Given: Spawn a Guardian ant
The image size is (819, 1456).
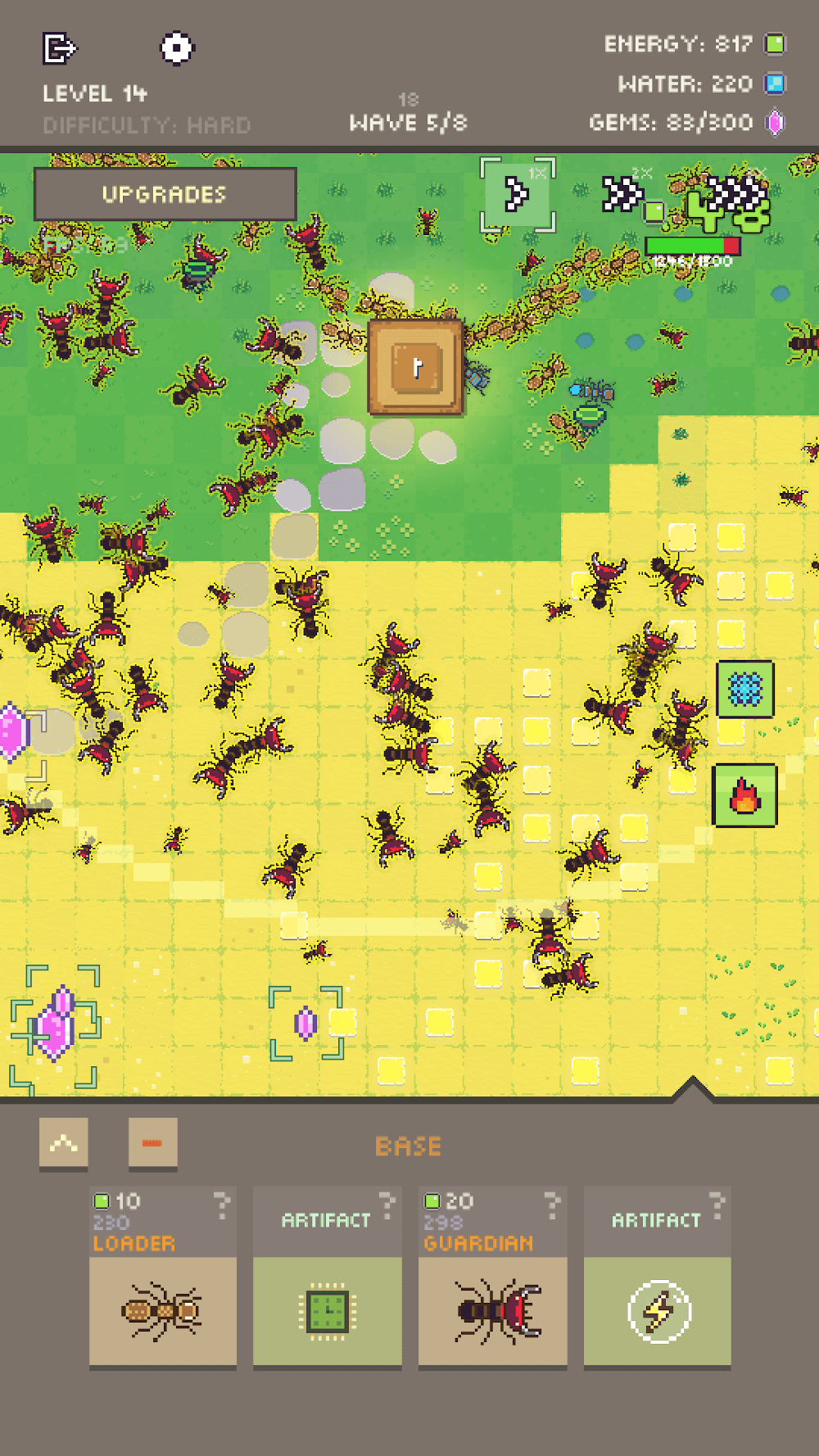Looking at the screenshot, I should pyautogui.click(x=492, y=1309).
